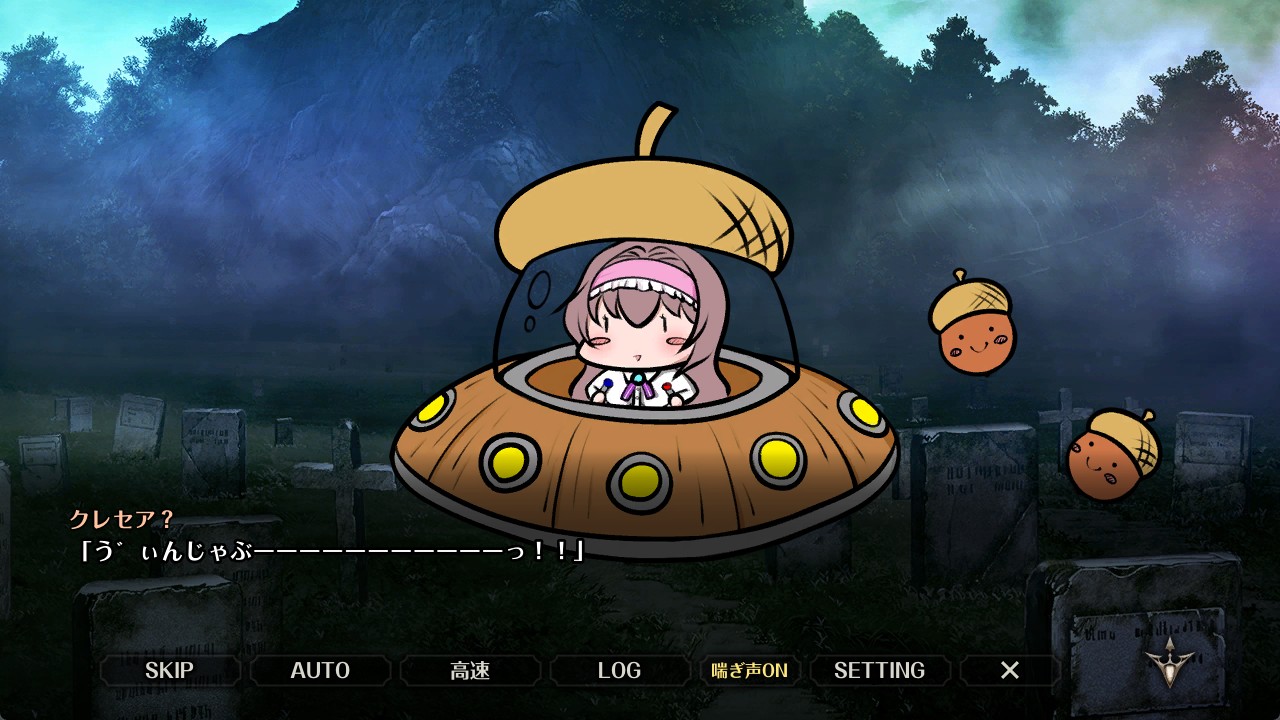Open the SETTING menu

[879, 670]
